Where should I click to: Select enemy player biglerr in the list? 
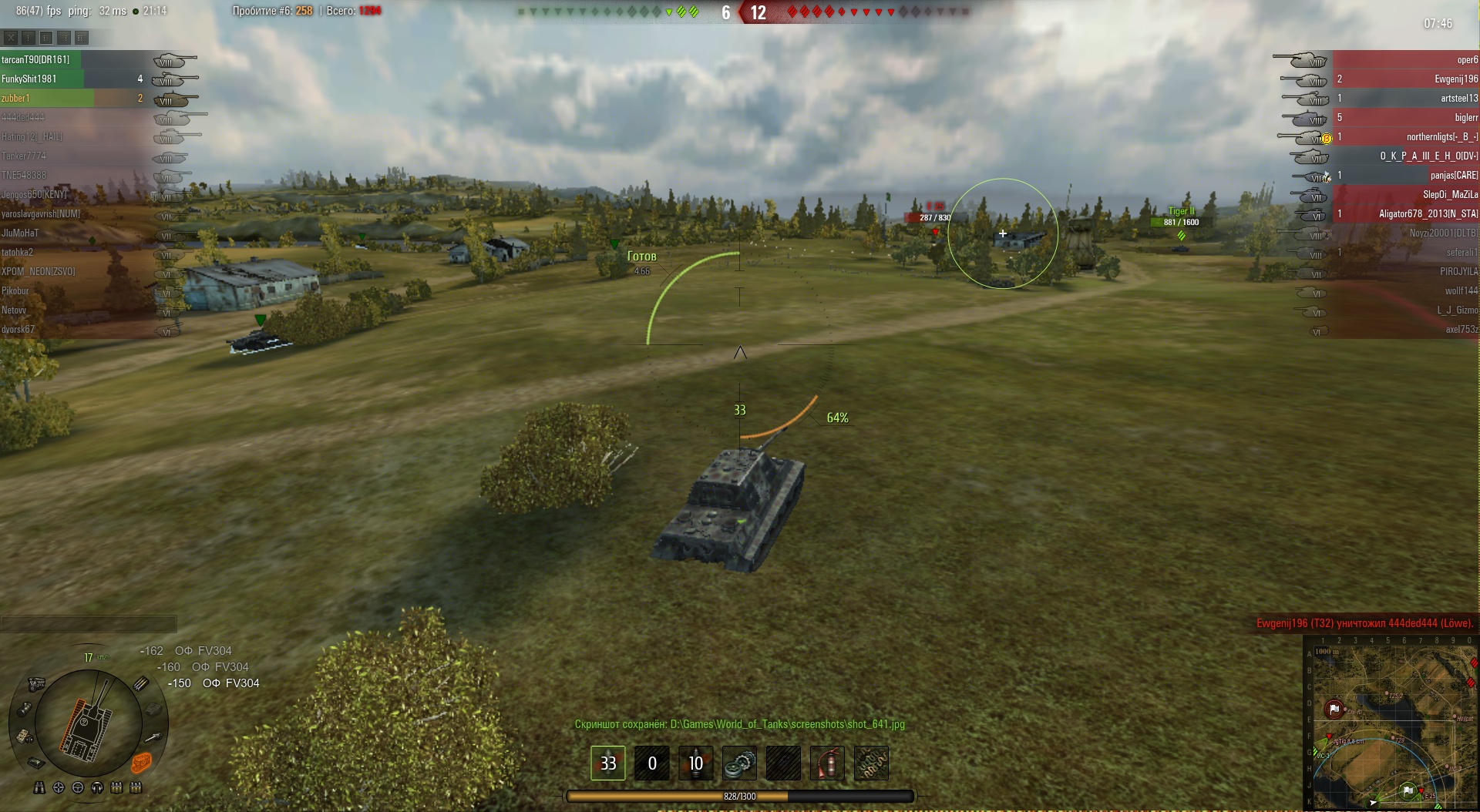point(1466,117)
